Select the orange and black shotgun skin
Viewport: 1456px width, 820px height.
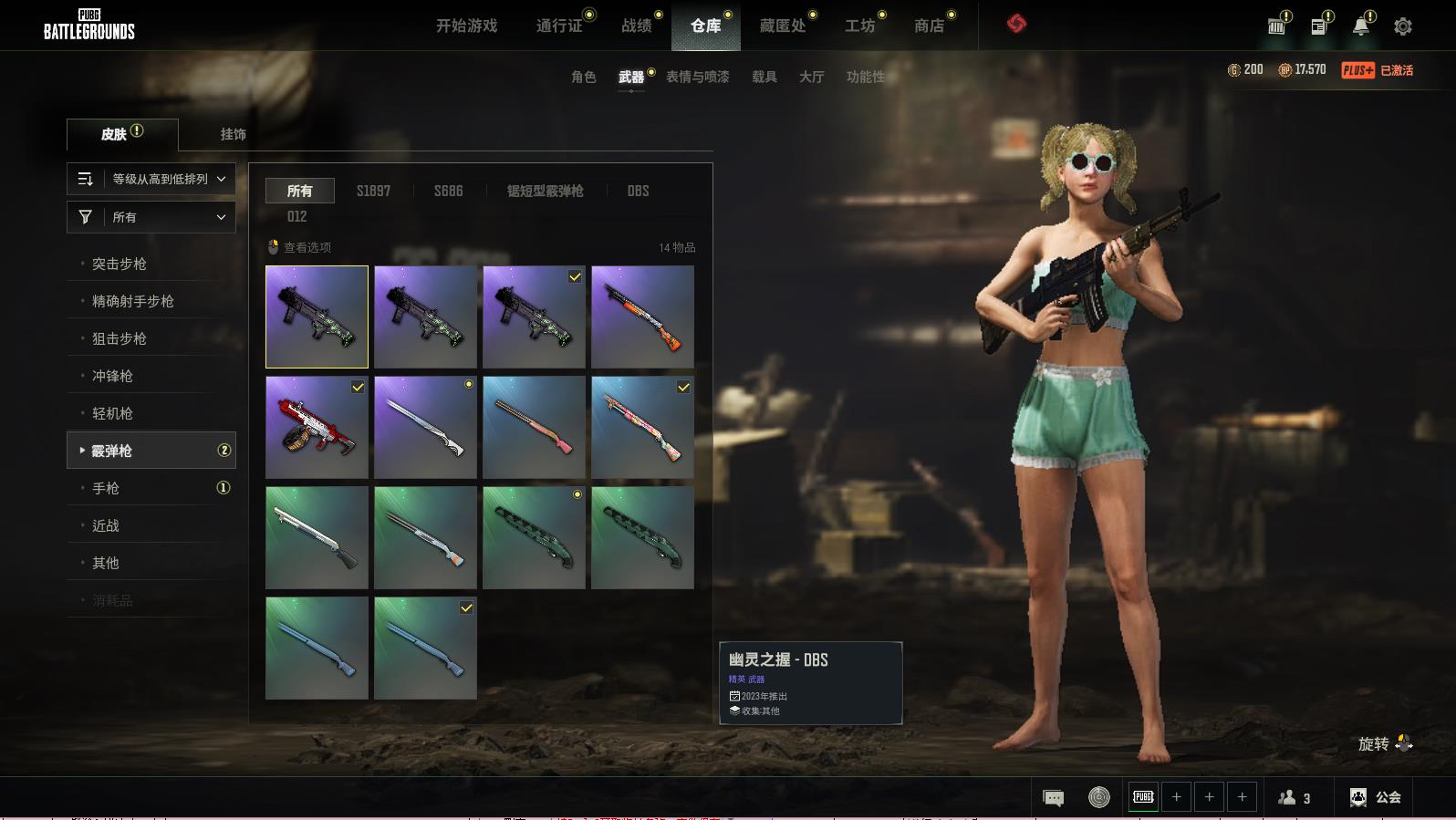642,317
